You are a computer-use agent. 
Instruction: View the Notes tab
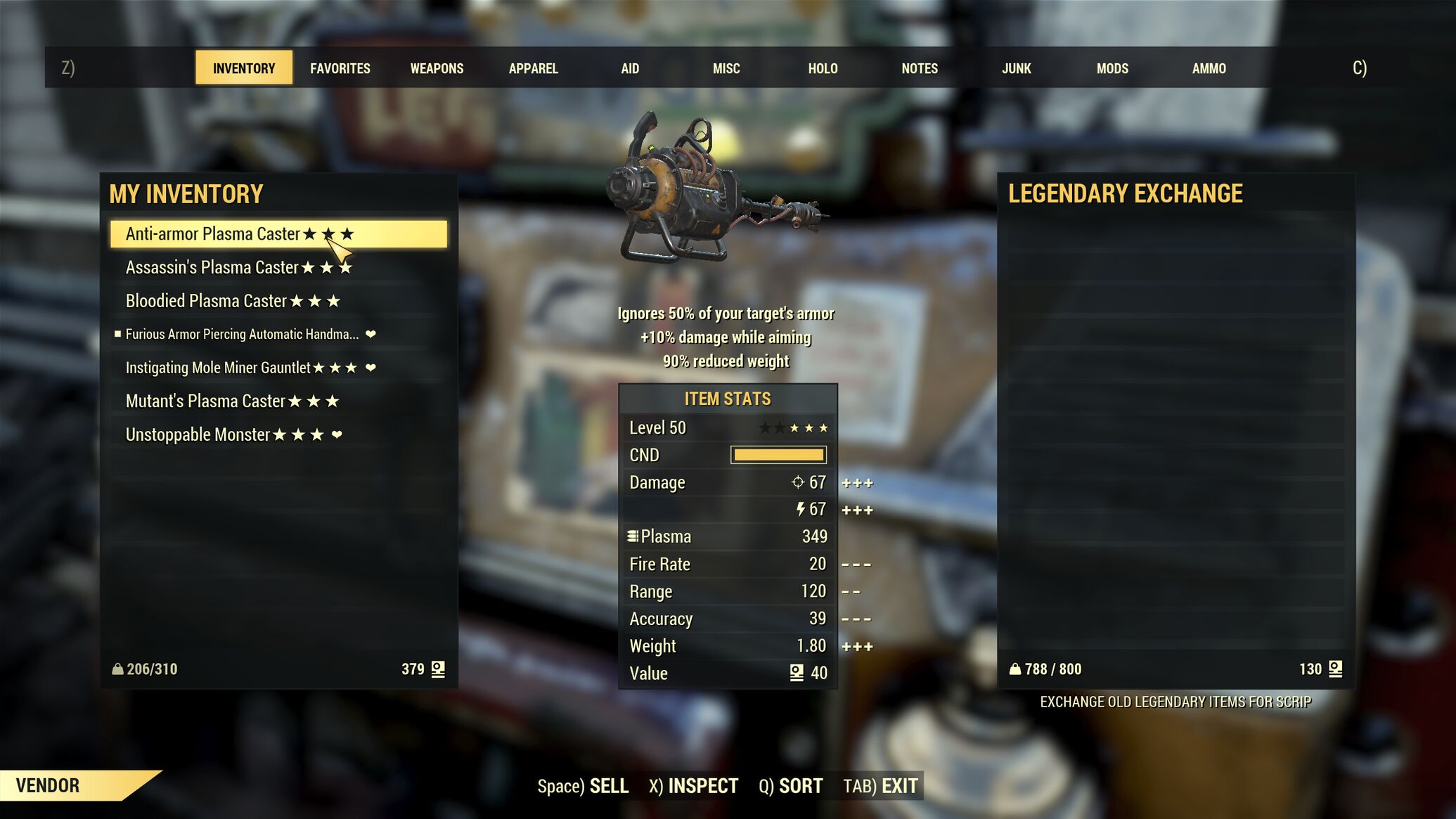(x=920, y=68)
